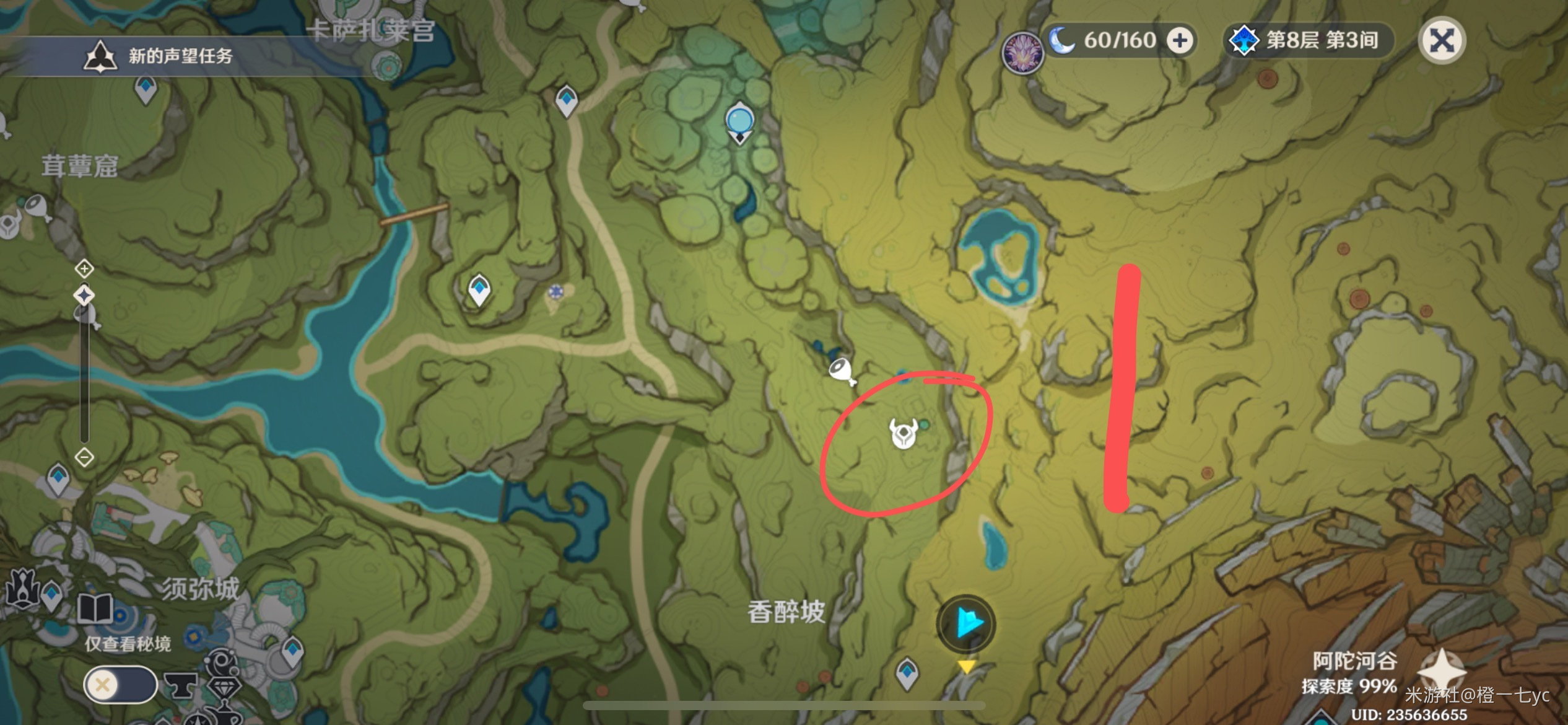Image resolution: width=1568 pixels, height=725 pixels.
Task: Open the Adoha Valley region selector star
Action: pyautogui.click(x=1442, y=670)
